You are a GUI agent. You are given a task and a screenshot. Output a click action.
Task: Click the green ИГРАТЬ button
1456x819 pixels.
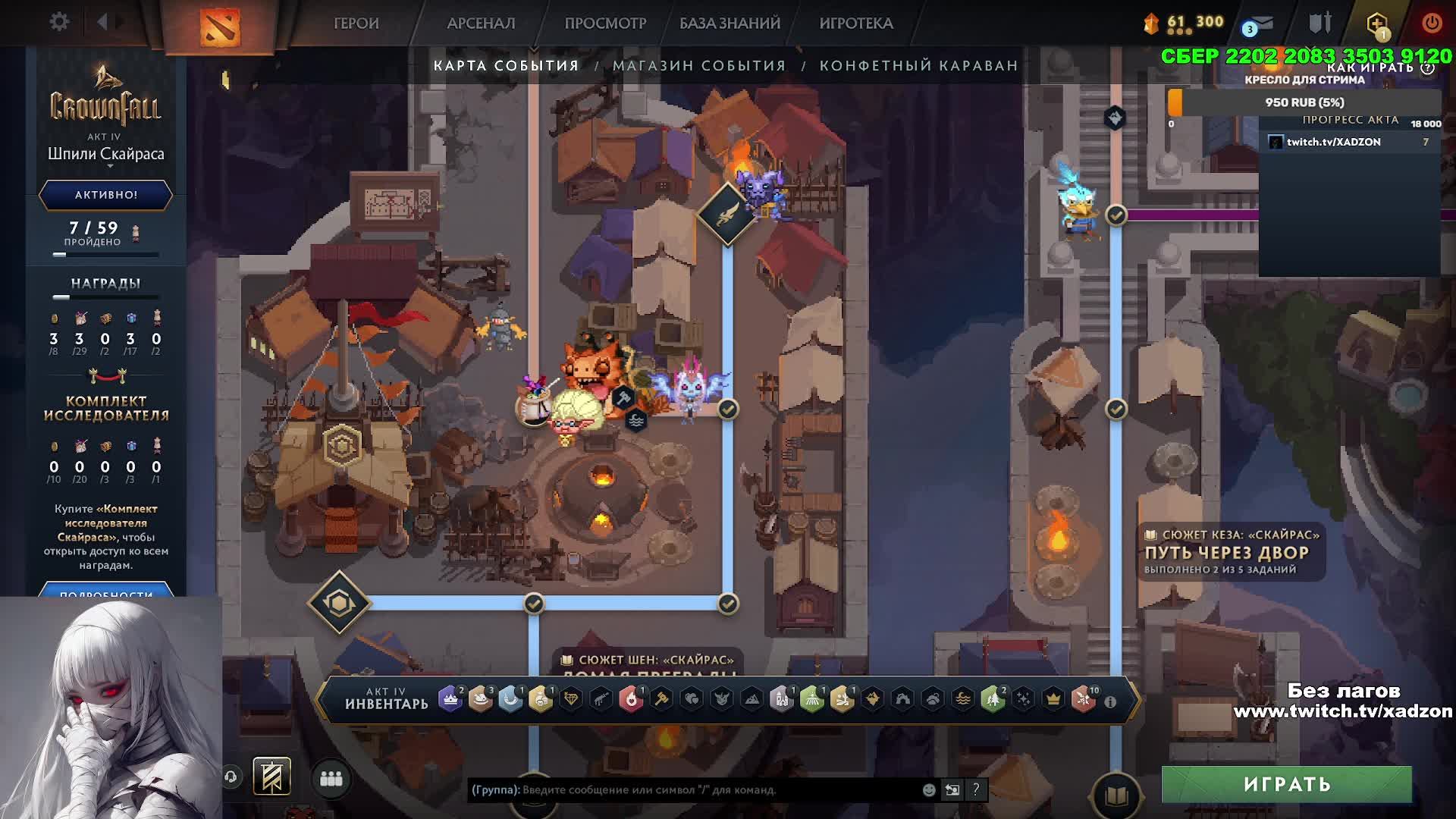(x=1286, y=784)
